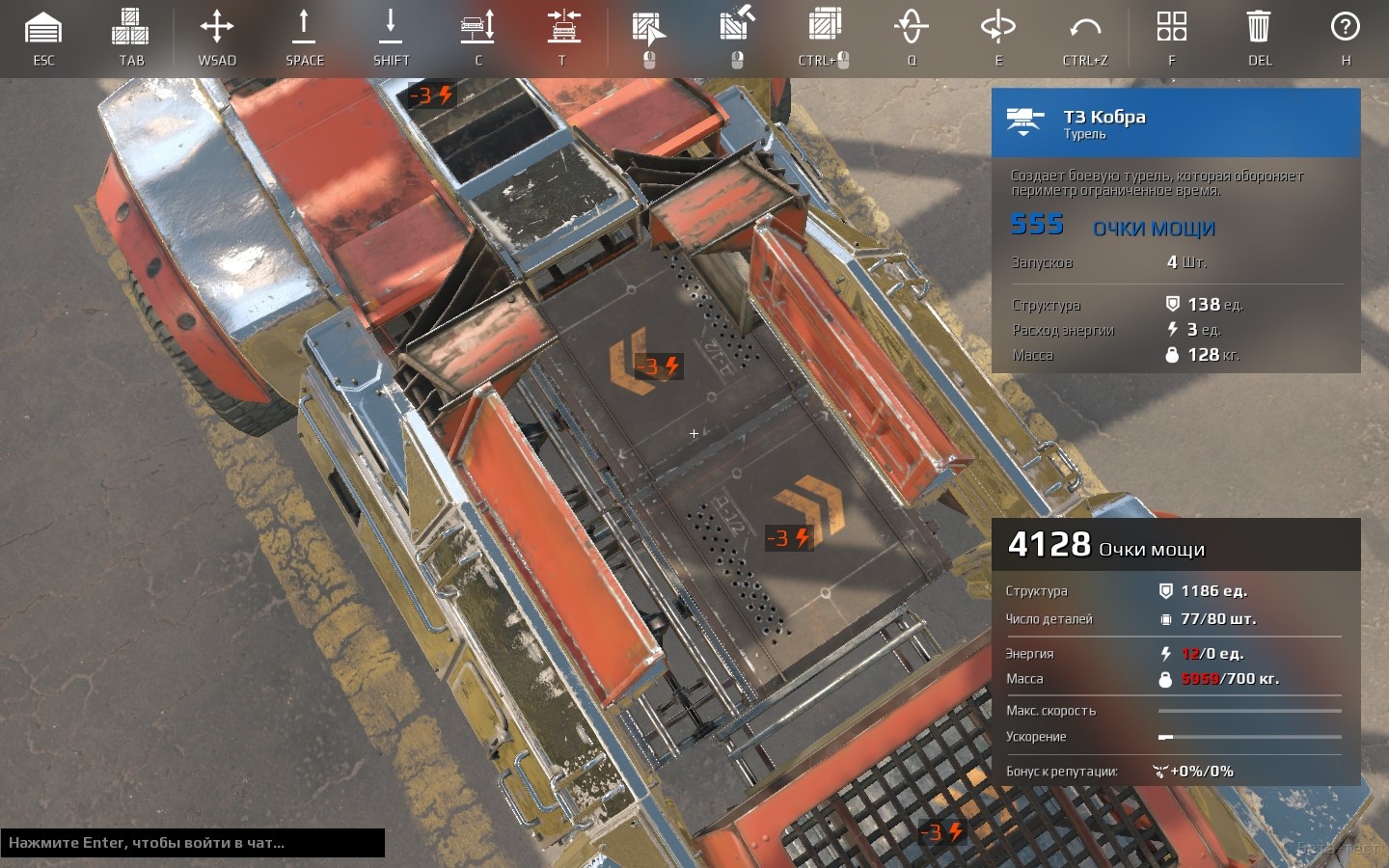The height and width of the screenshot is (868, 1389).
Task: Delete the part with the trash can
Action: point(1259,27)
